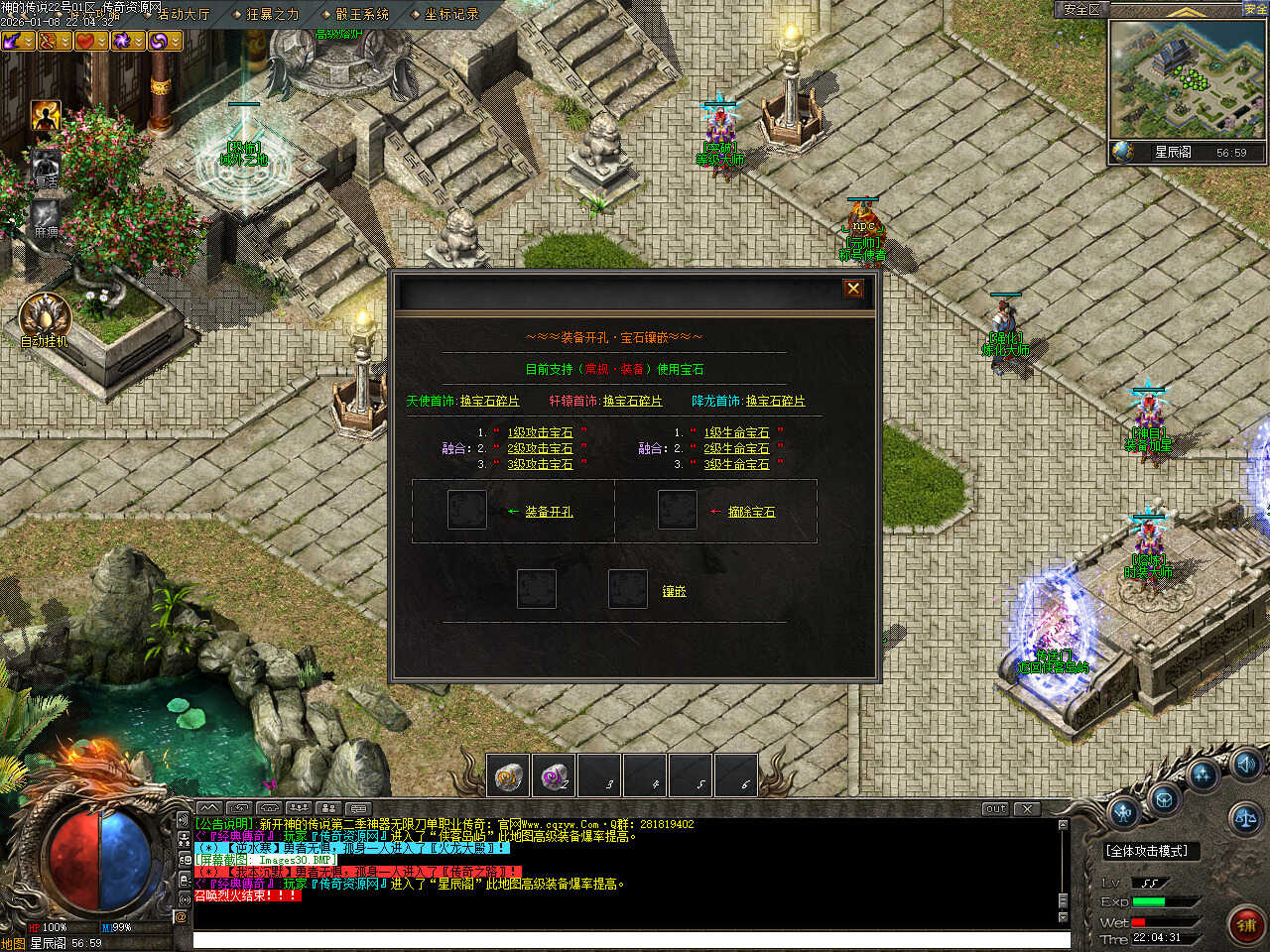Choose the 摘除宝石 option
This screenshot has height=952, width=1270.
(751, 513)
